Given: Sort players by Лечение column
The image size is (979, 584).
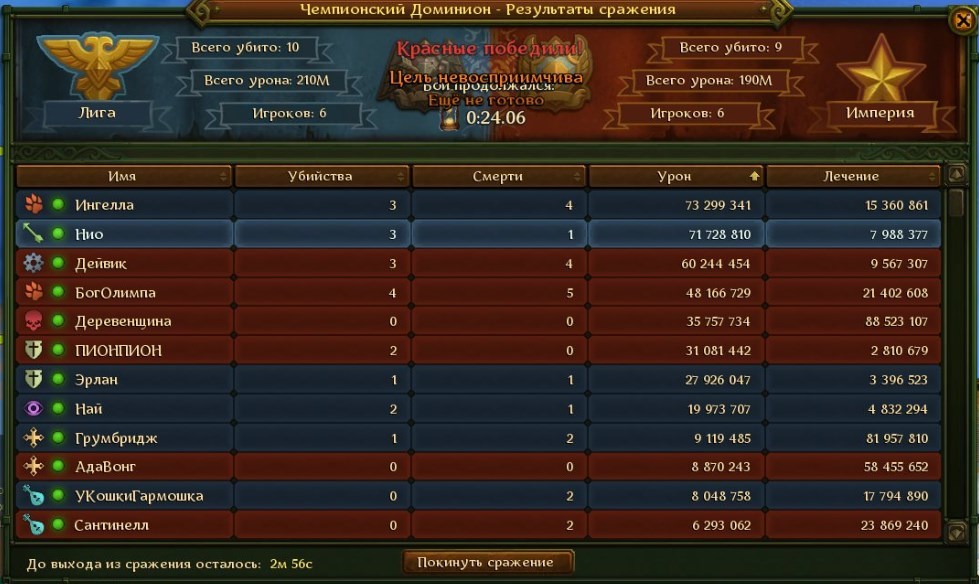Looking at the screenshot, I should point(853,176).
